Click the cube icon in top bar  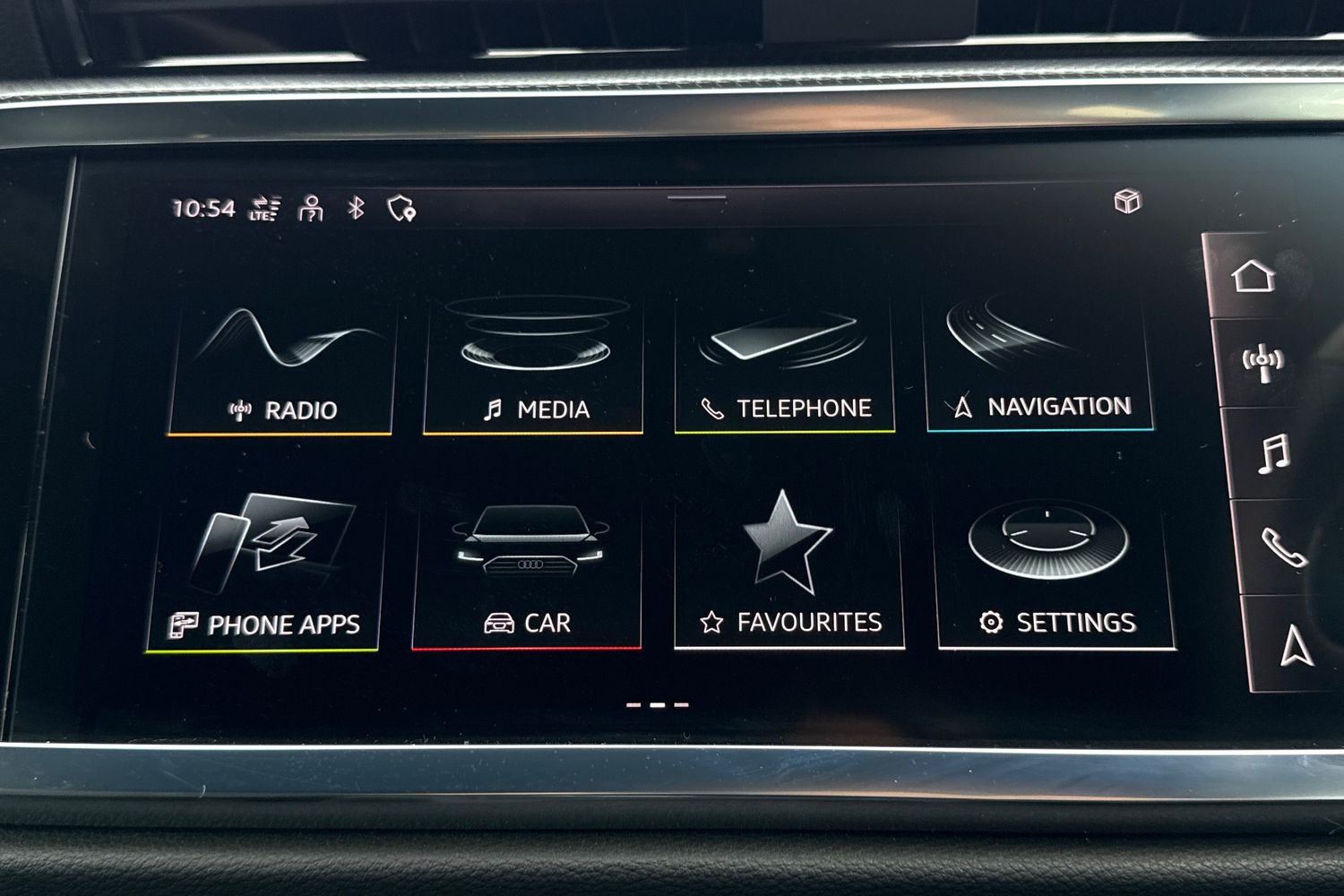(1127, 201)
